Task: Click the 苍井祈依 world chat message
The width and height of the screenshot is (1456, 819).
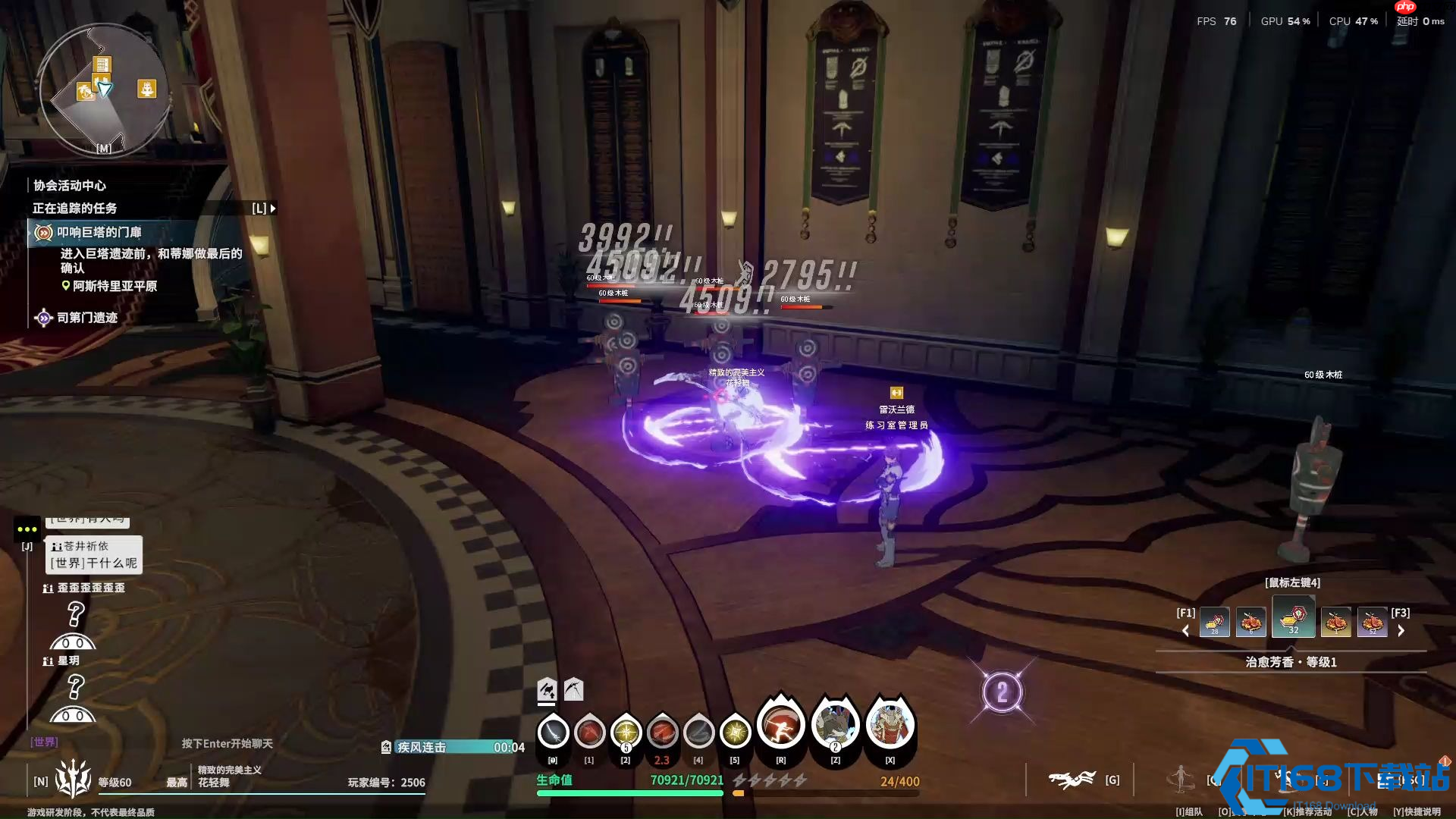Action: [x=94, y=555]
